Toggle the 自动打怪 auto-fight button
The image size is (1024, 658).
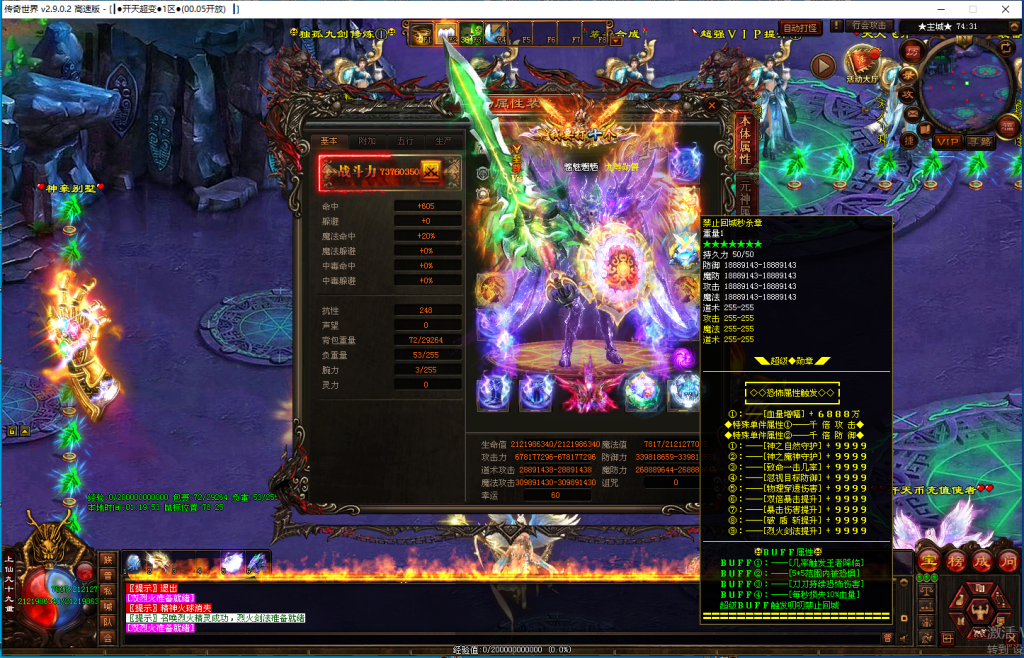pos(799,27)
